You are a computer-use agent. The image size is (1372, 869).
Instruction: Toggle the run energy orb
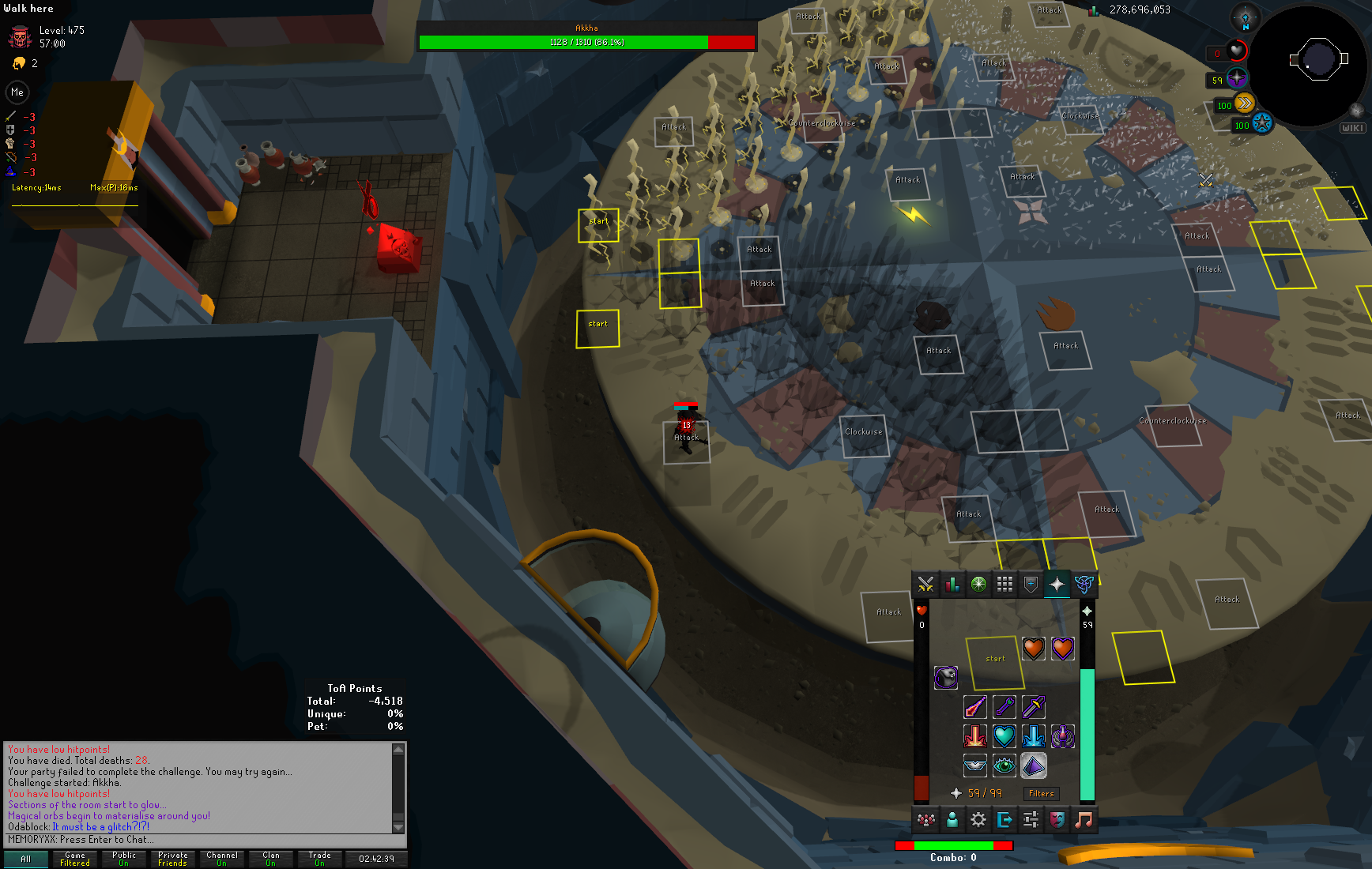(x=1244, y=103)
